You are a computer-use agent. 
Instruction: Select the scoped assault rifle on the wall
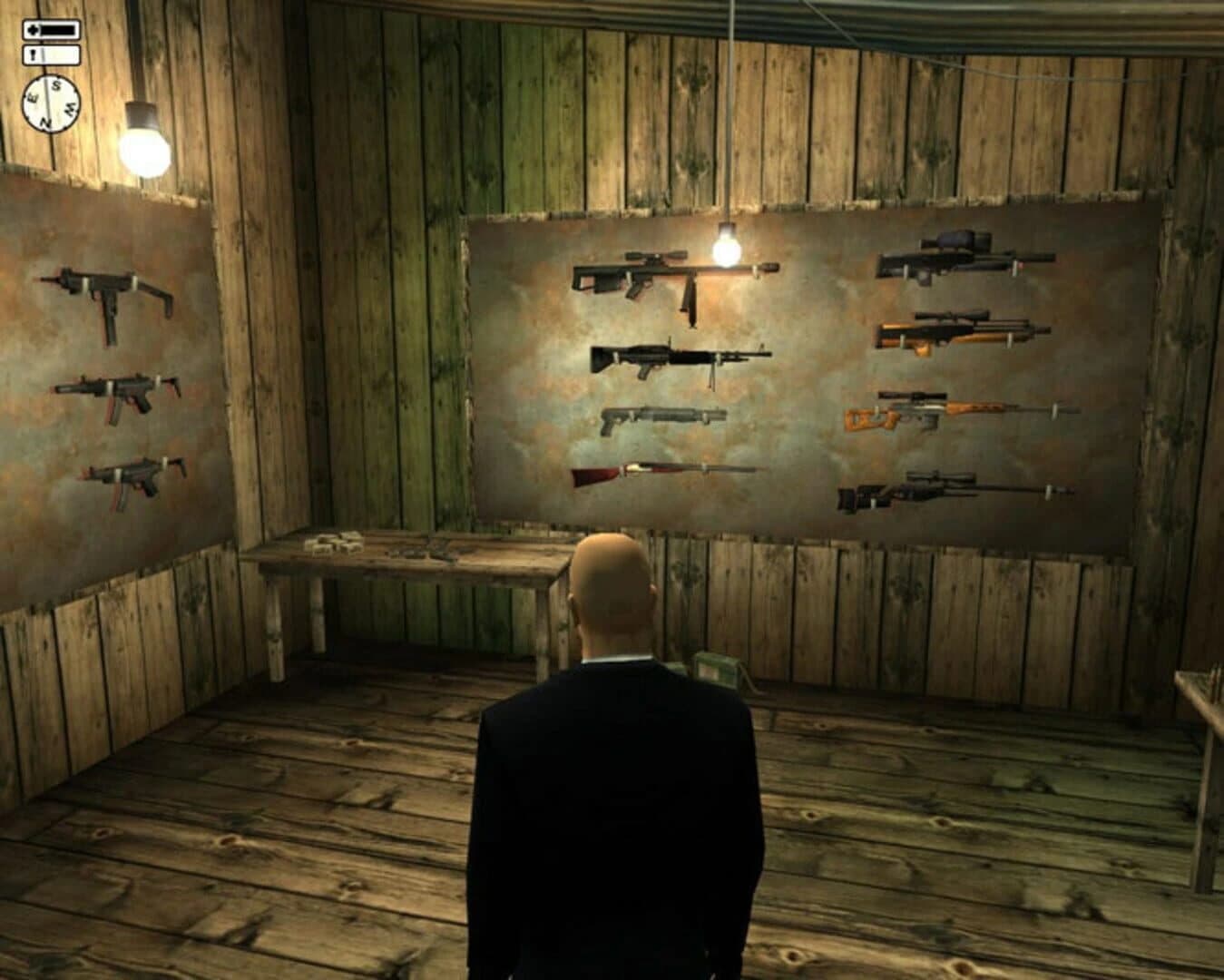[676, 272]
